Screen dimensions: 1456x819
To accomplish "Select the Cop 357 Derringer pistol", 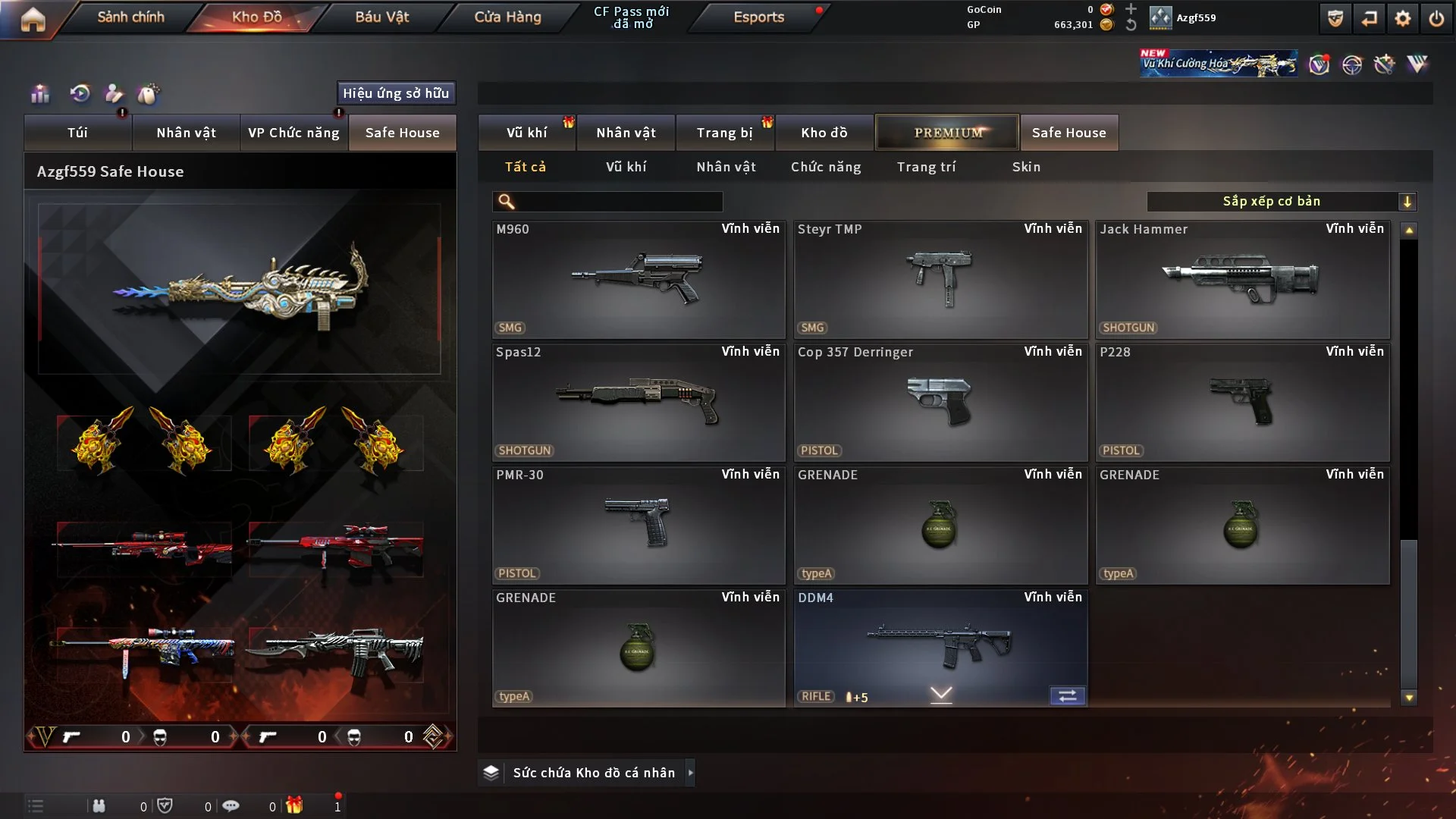I will click(x=940, y=403).
